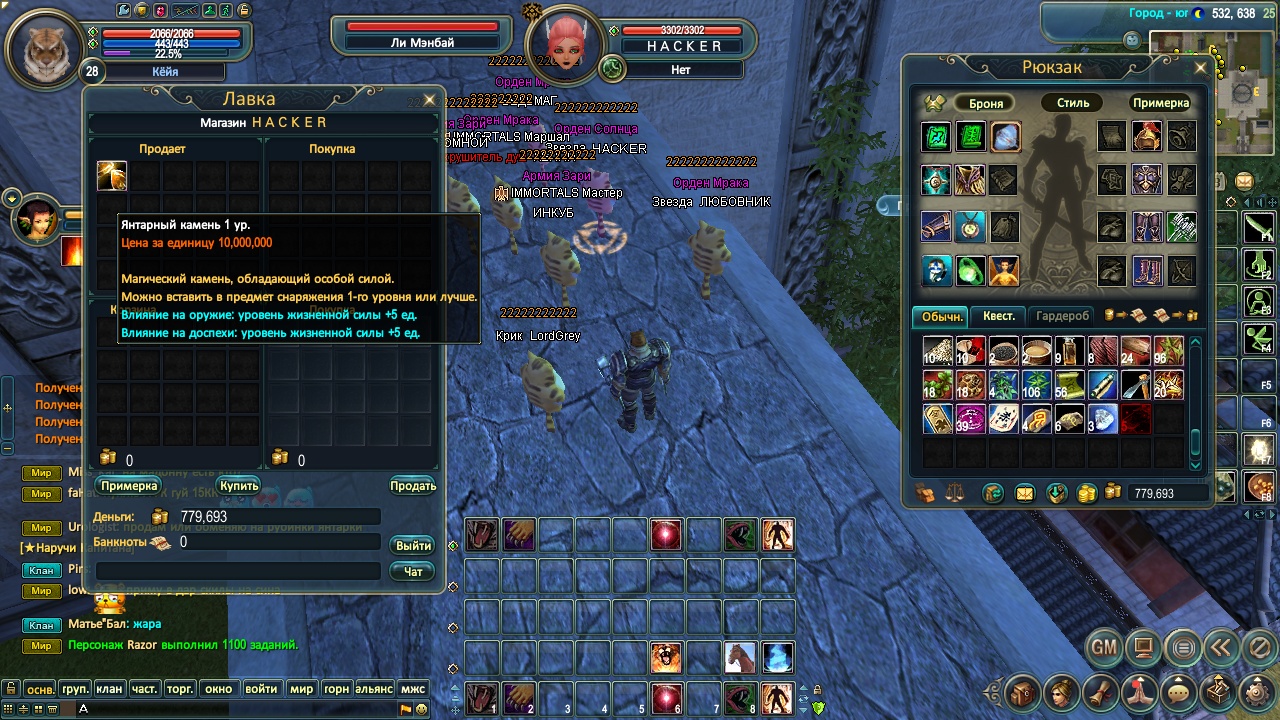This screenshot has width=1280, height=720.
Task: Select the boots equipment slot
Action: [1146, 270]
